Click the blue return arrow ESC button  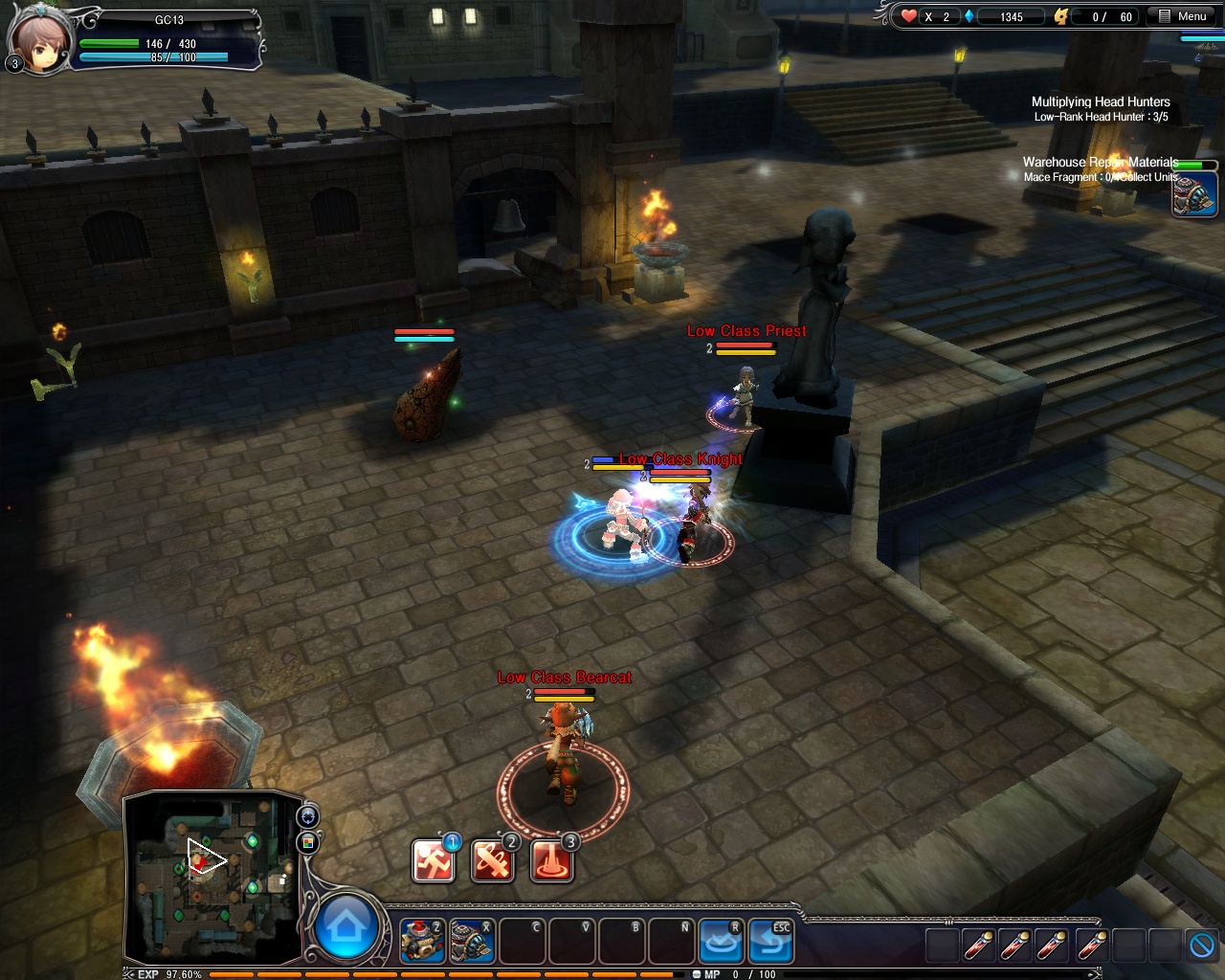[770, 941]
